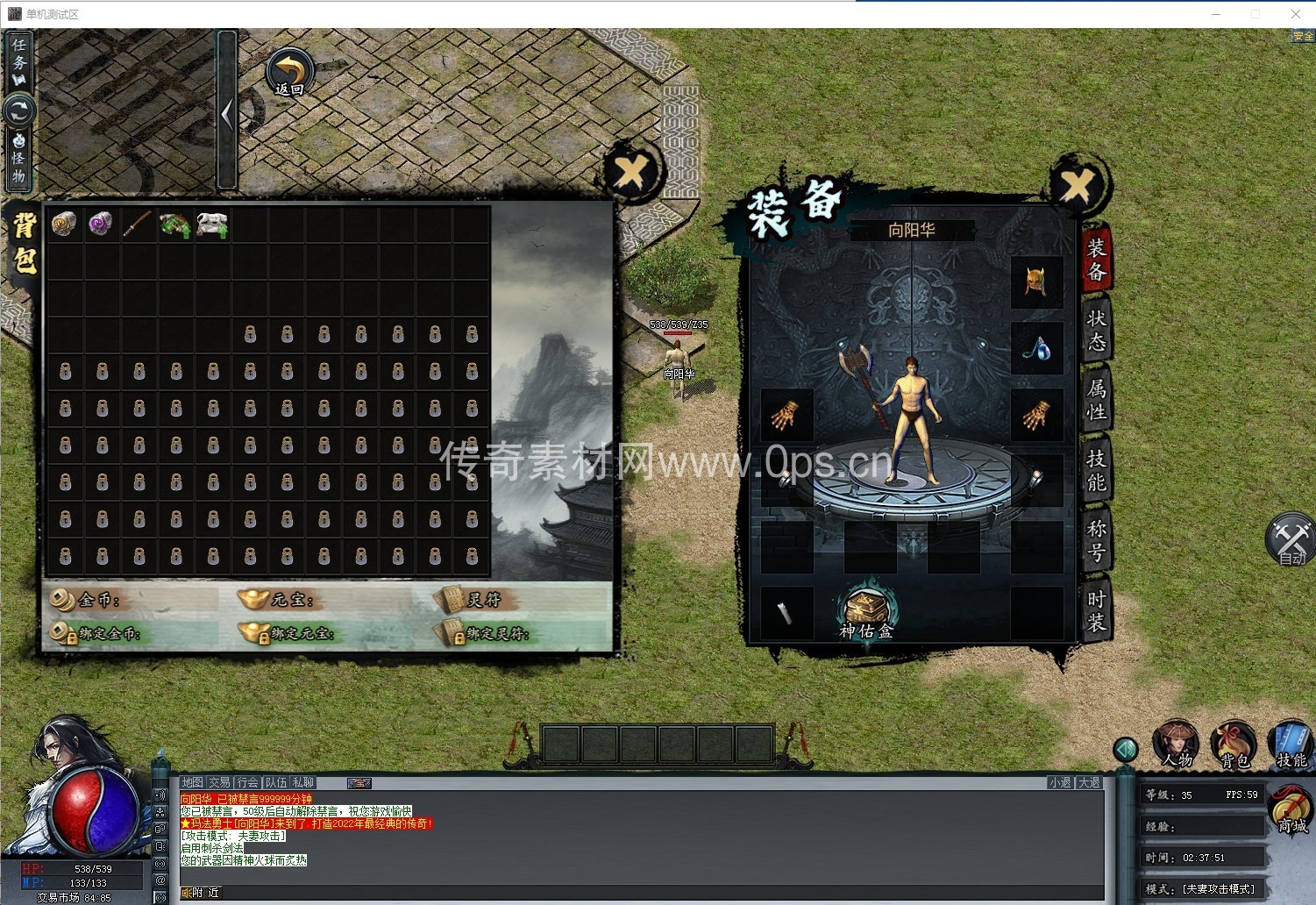This screenshot has height=905, width=1316.
Task: Close the 背包 inventory window
Action: click(630, 172)
